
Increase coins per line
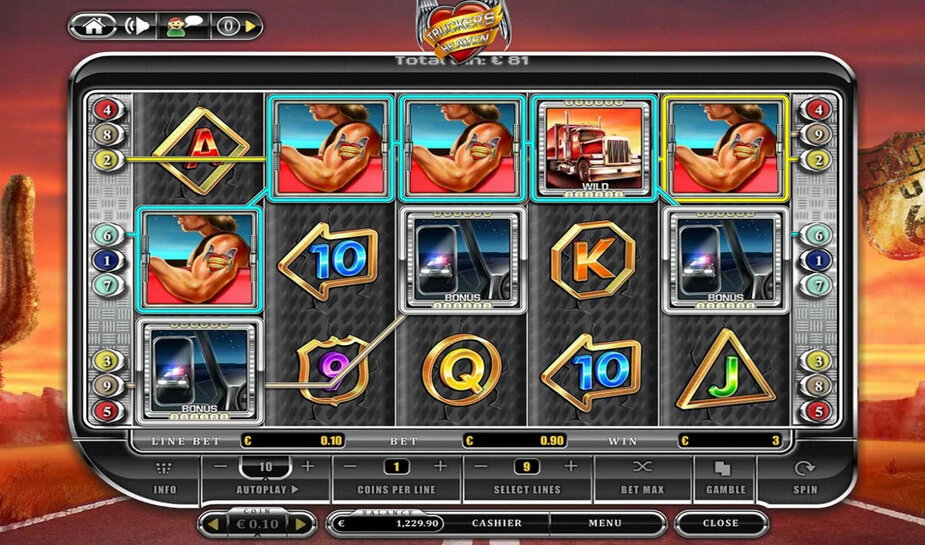pyautogui.click(x=439, y=467)
